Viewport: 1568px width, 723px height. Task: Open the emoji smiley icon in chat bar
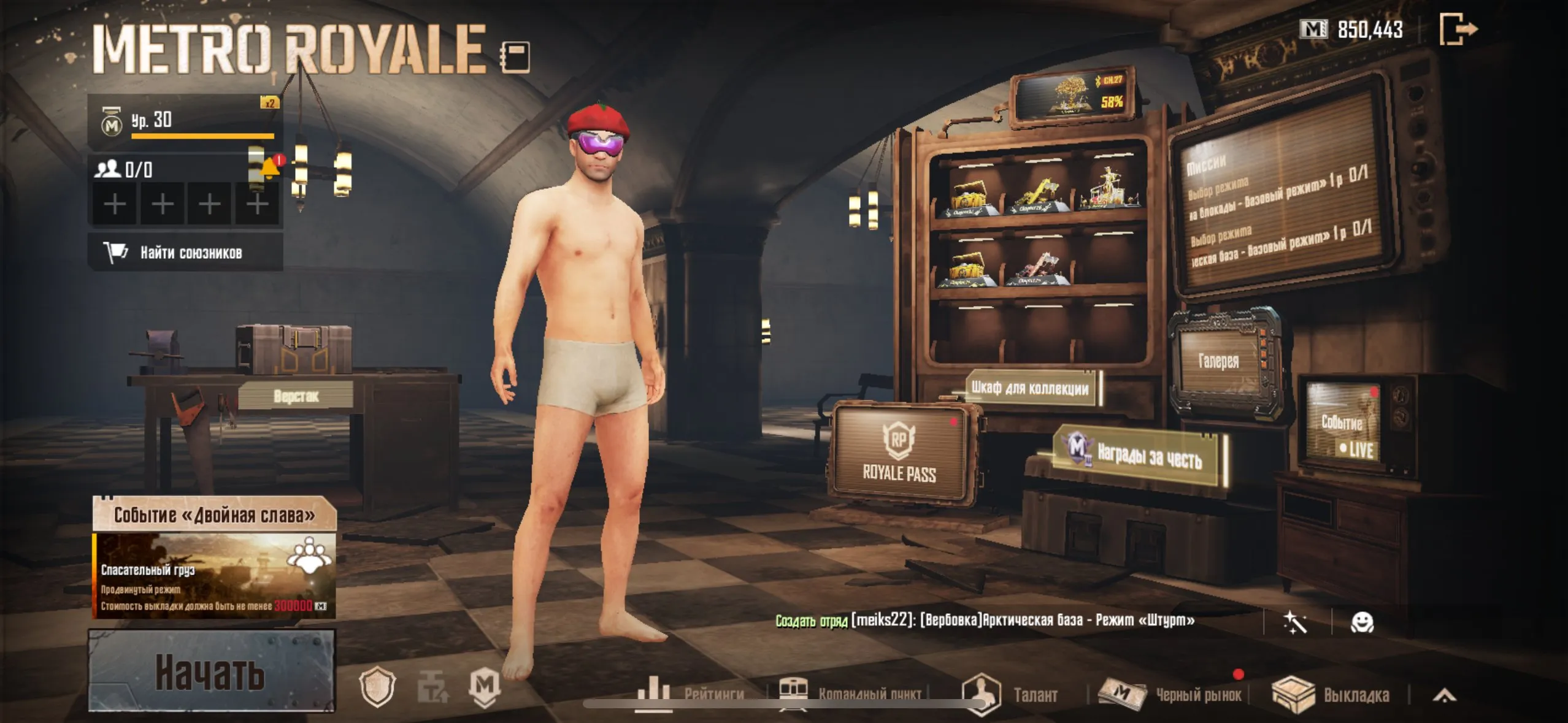click(x=1362, y=622)
